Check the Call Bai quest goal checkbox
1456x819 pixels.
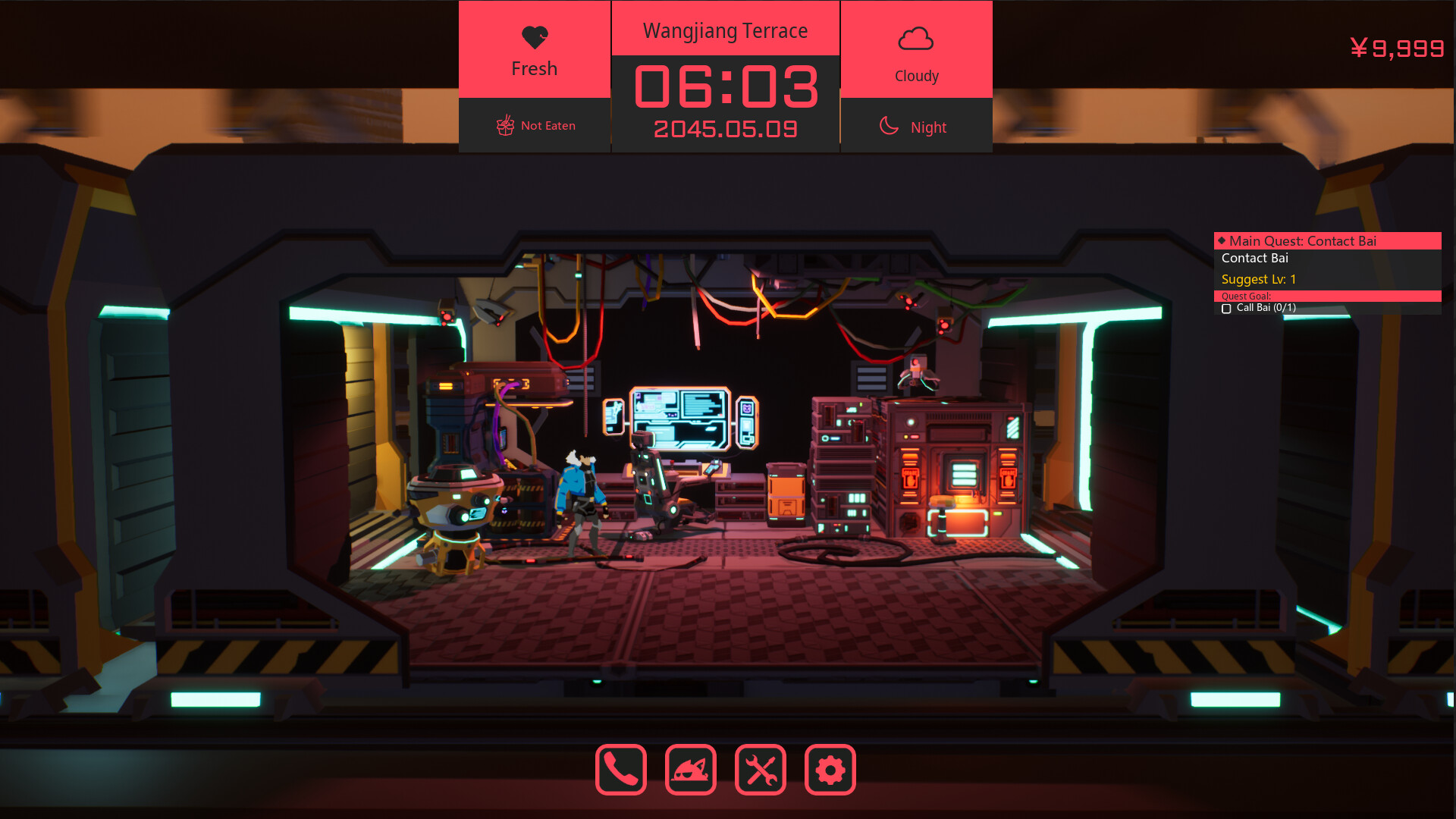pos(1227,309)
